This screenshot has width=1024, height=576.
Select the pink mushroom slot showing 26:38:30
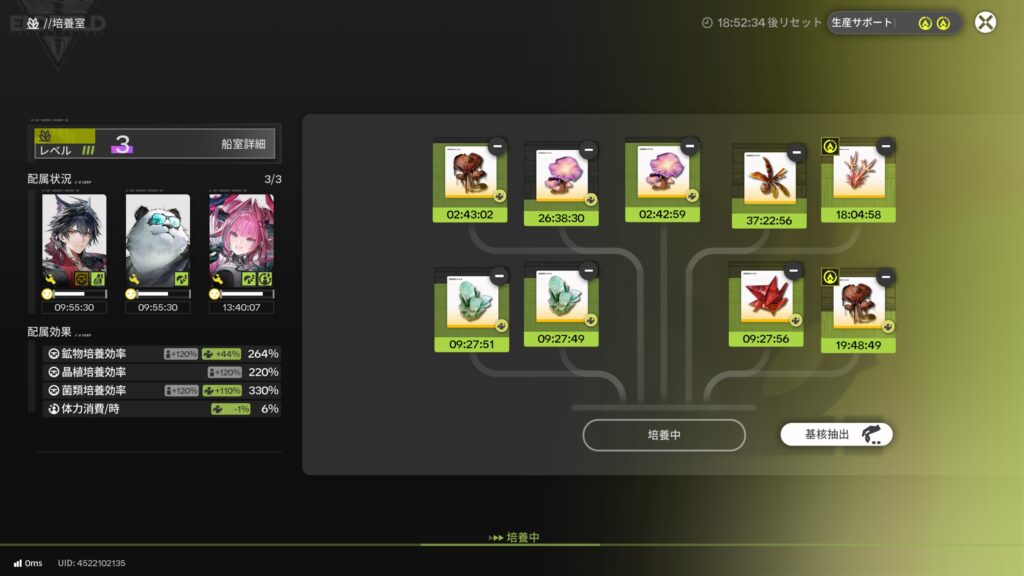(x=561, y=178)
